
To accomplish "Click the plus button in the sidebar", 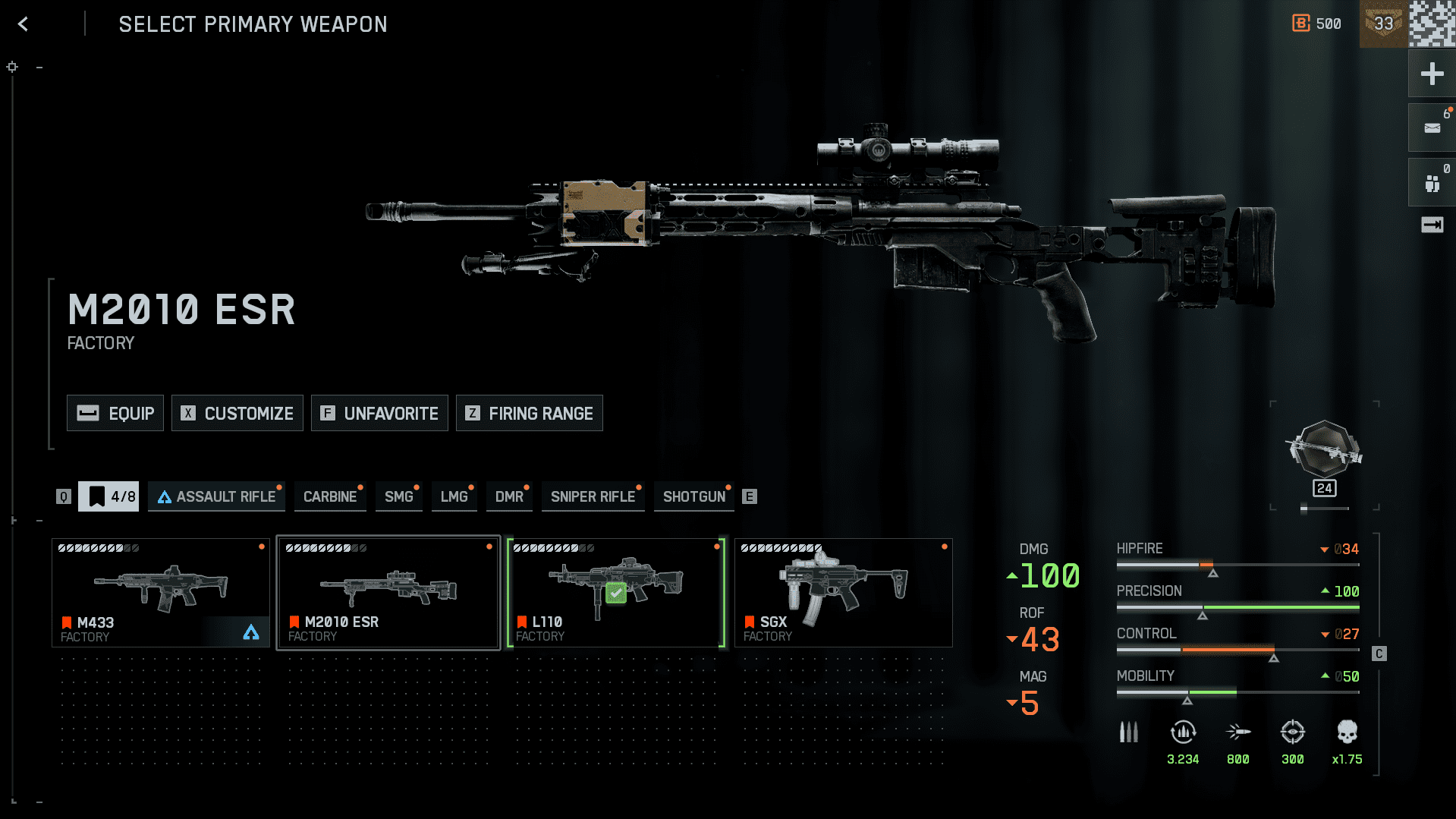I will pos(1432,74).
